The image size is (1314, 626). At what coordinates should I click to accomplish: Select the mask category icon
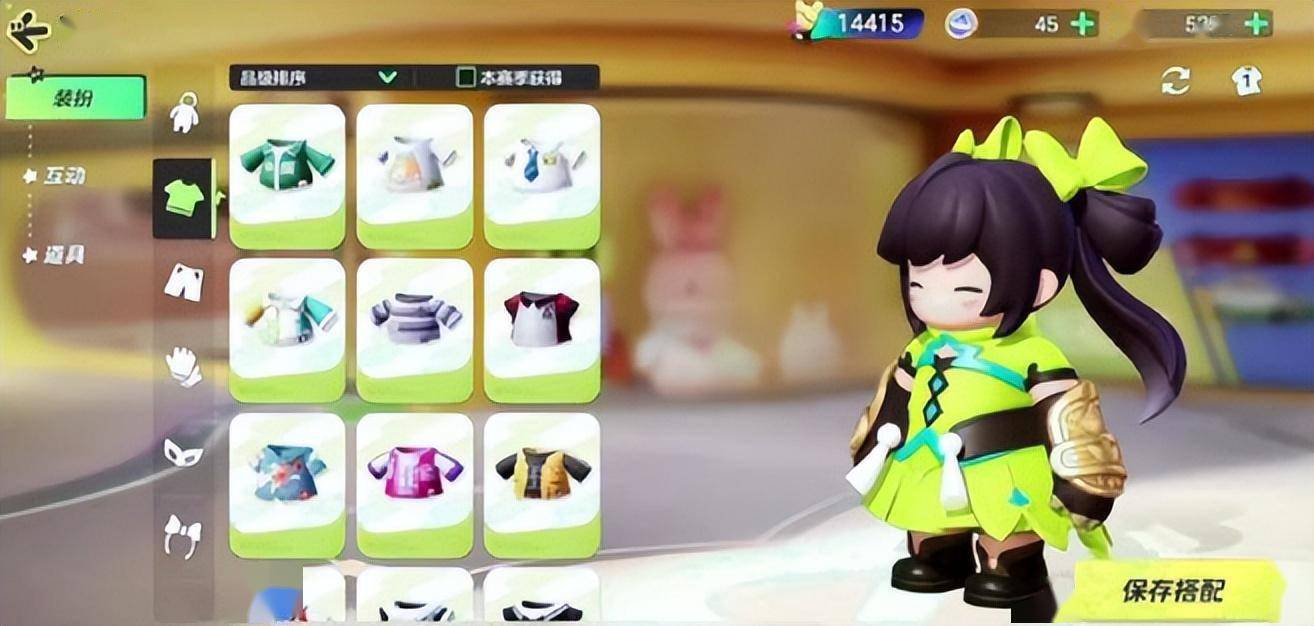pos(183,453)
